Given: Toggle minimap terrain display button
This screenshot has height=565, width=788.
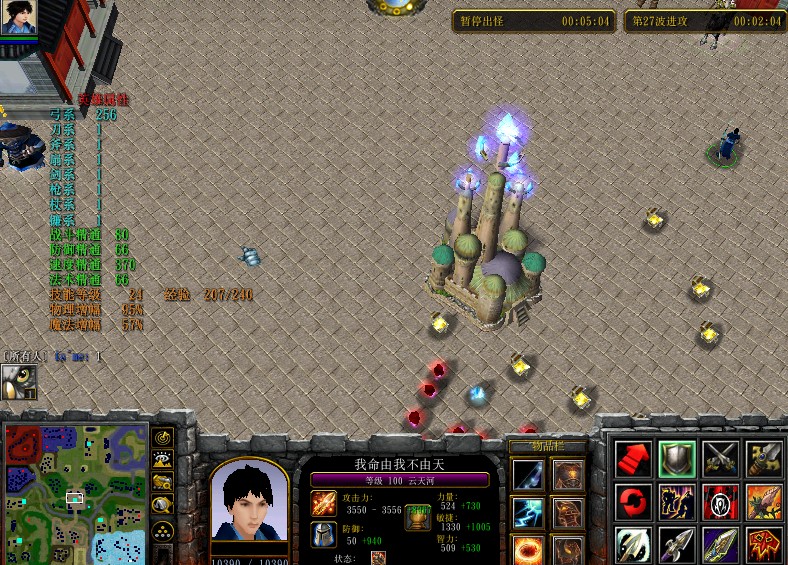Looking at the screenshot, I should tap(162, 460).
